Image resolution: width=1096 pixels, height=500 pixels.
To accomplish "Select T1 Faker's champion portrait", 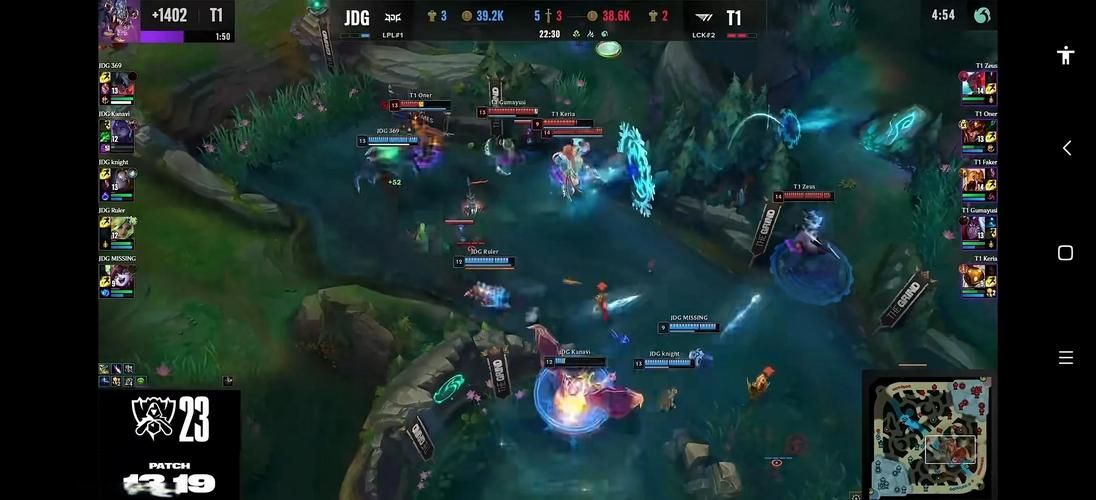I will pos(973,181).
